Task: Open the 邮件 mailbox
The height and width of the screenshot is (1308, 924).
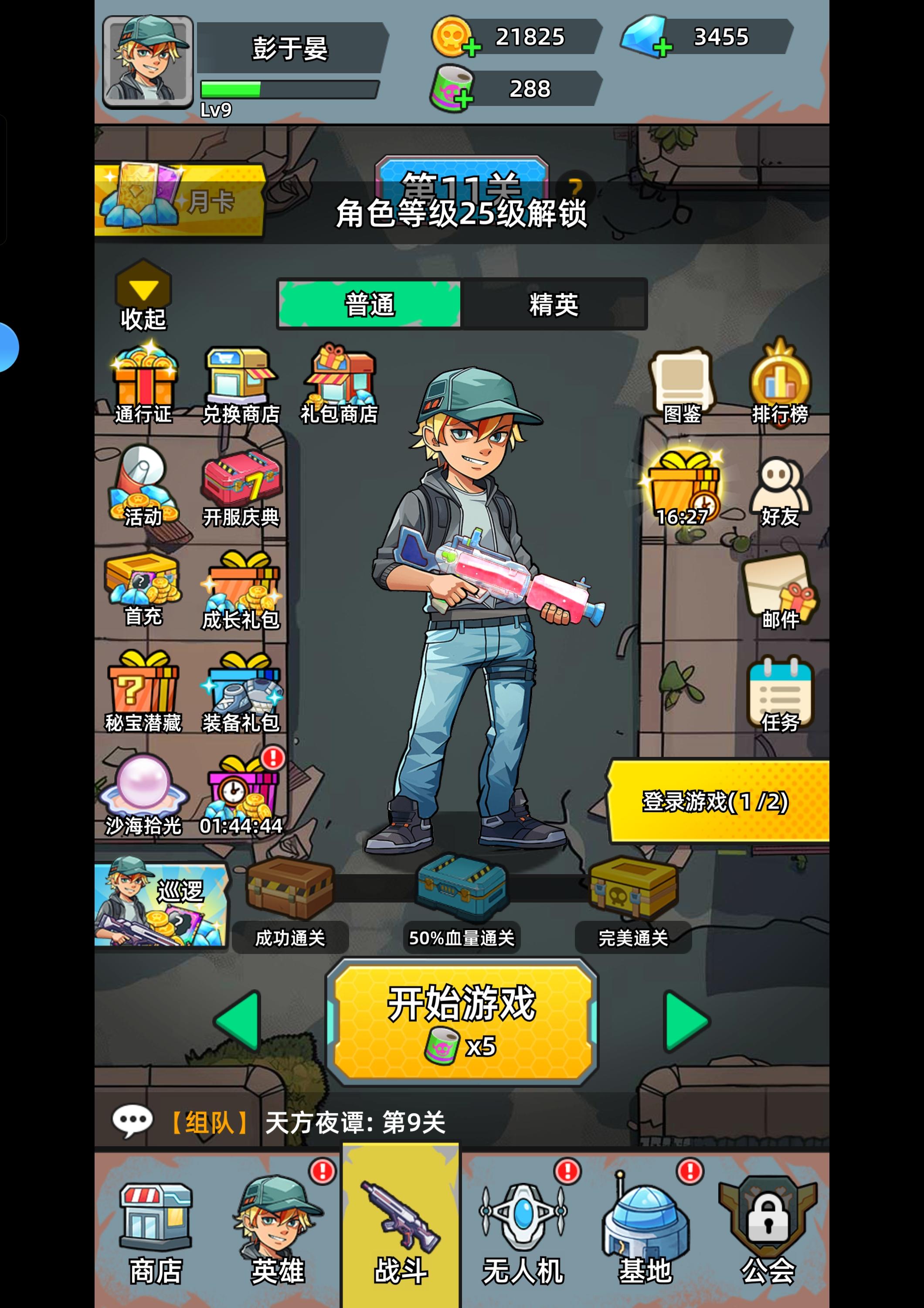Action: [x=778, y=593]
